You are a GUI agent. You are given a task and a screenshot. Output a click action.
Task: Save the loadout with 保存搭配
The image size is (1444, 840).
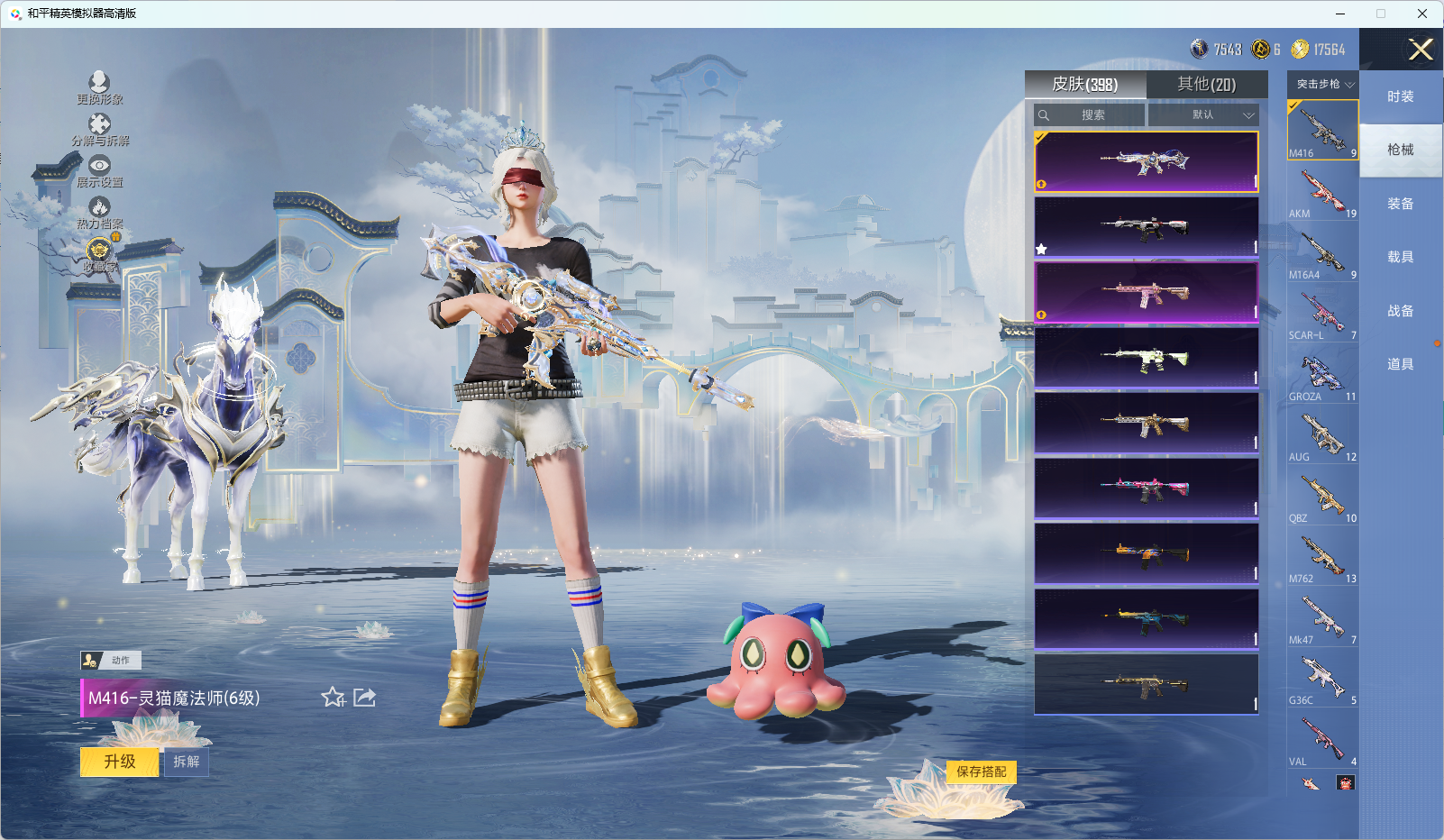pyautogui.click(x=981, y=772)
